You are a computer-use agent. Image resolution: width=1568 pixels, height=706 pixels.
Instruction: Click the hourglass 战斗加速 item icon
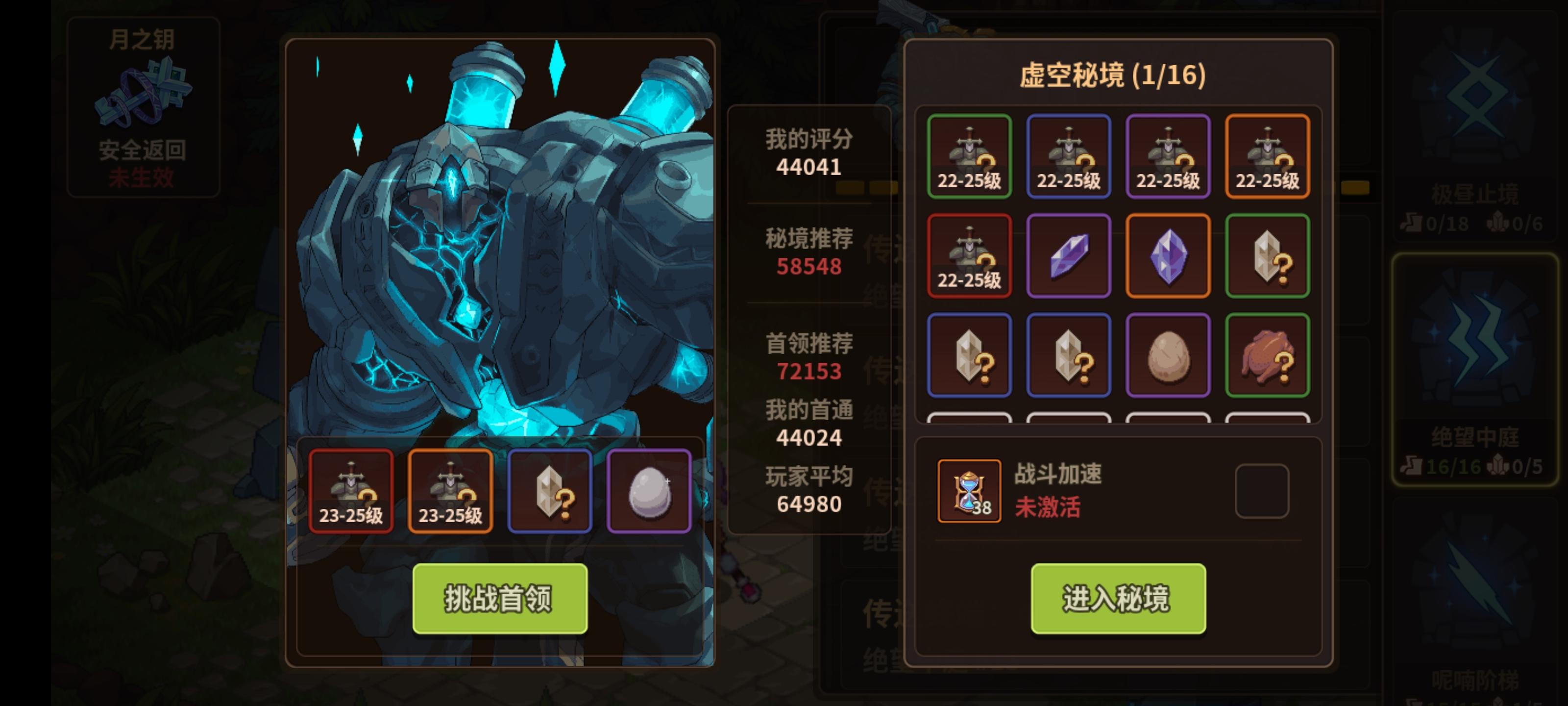(x=969, y=491)
